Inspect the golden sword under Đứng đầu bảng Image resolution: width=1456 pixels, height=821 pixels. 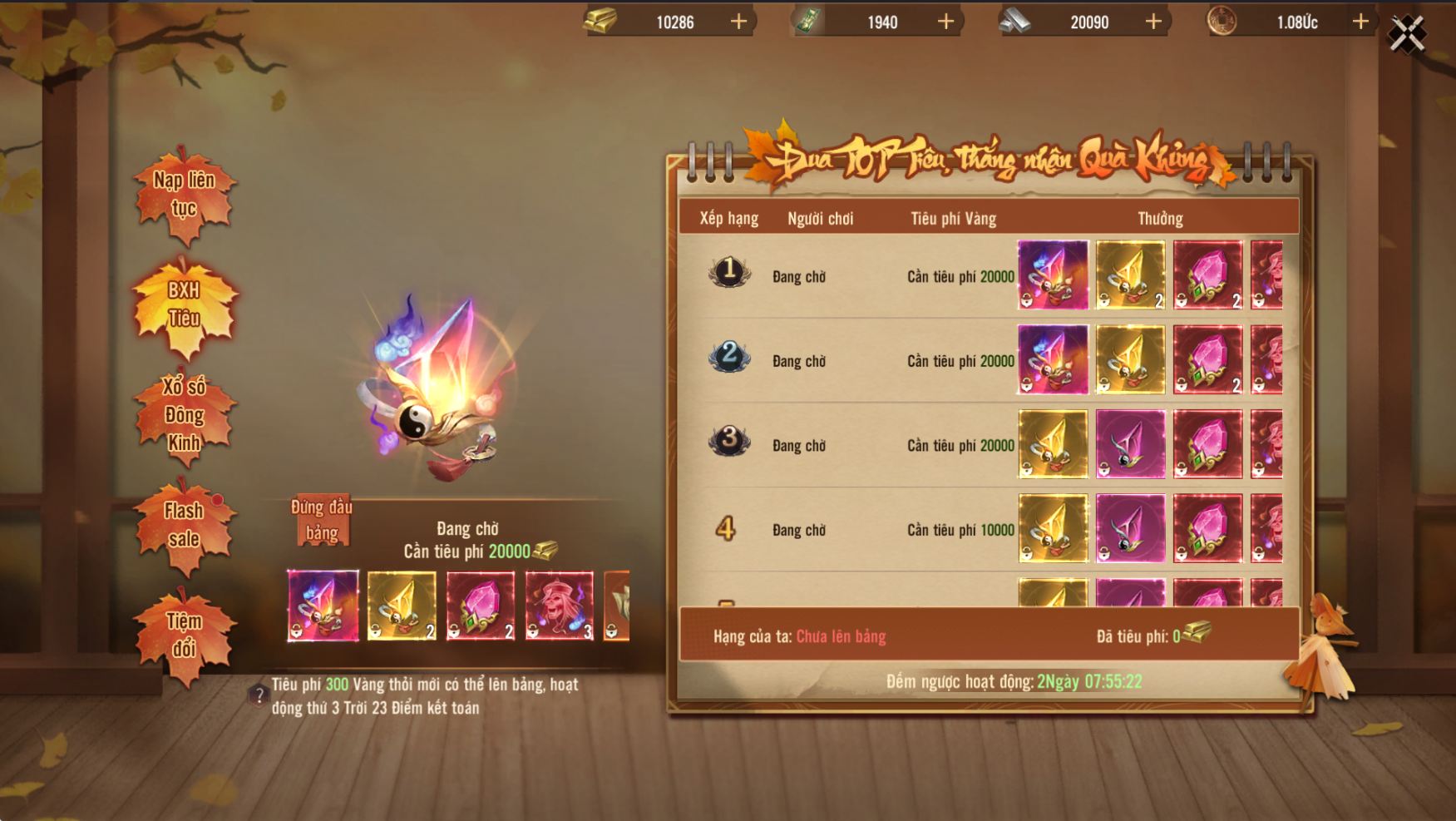coord(402,606)
